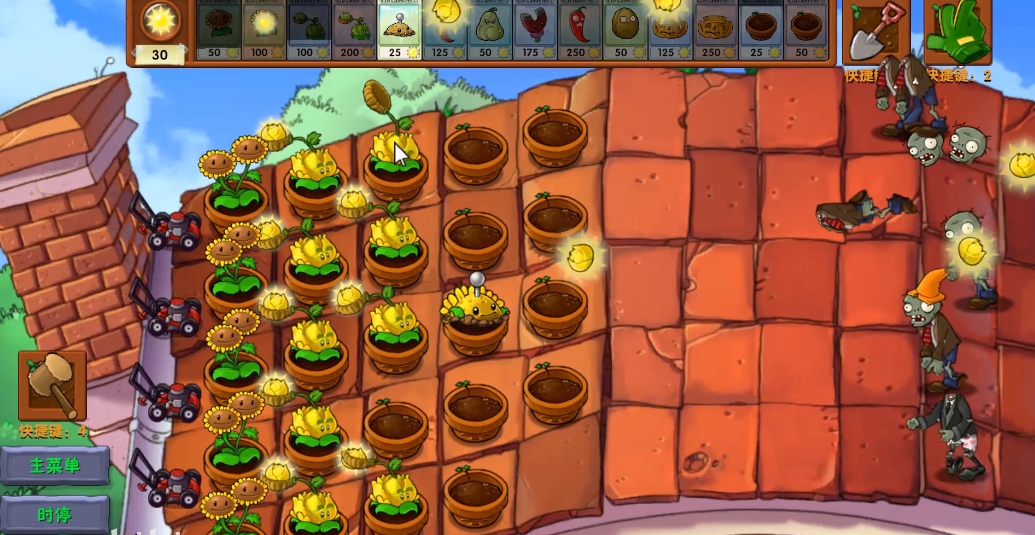Click the 时停 time-stop button

[54, 515]
